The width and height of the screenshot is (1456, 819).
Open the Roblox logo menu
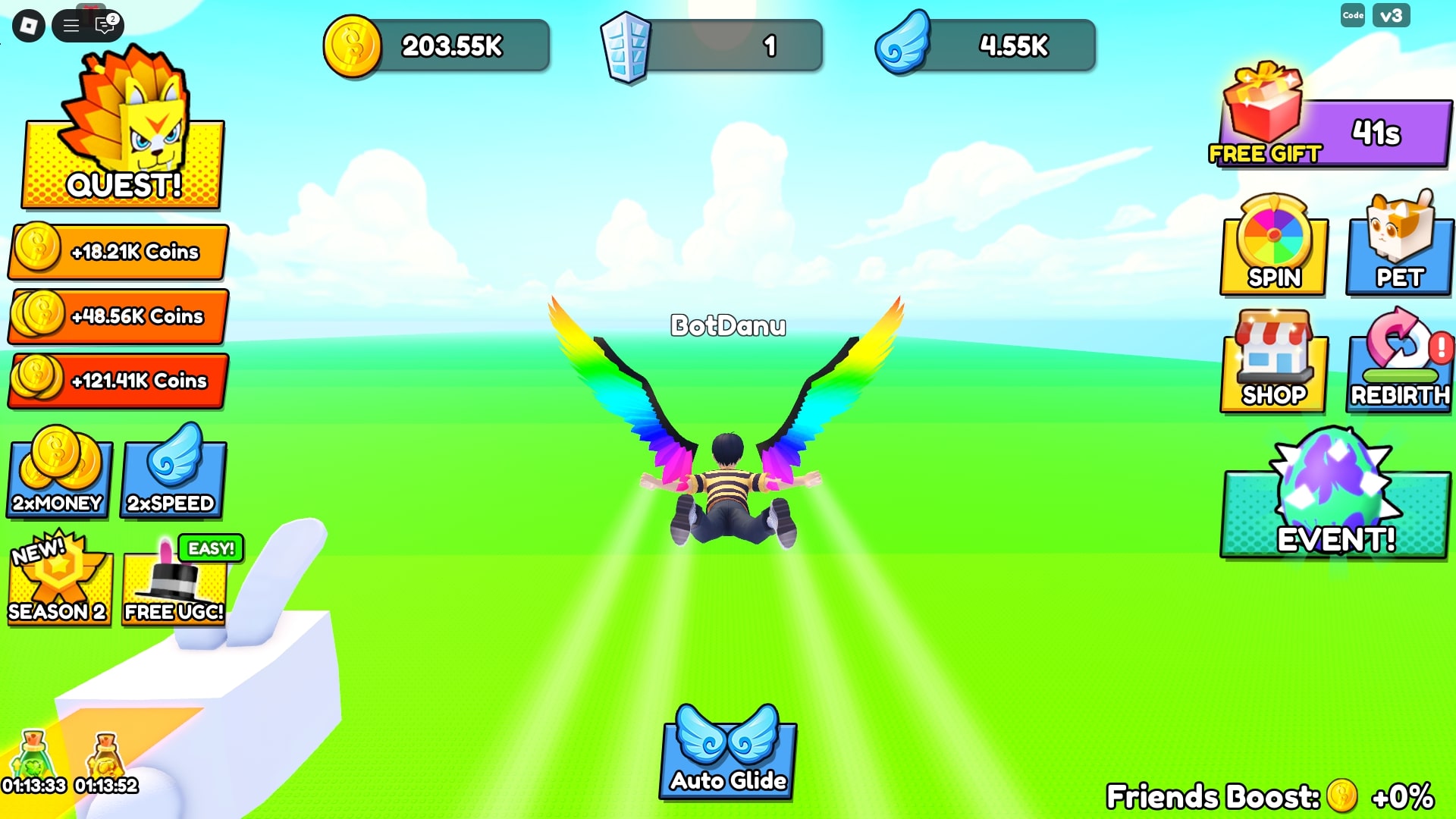tap(29, 26)
